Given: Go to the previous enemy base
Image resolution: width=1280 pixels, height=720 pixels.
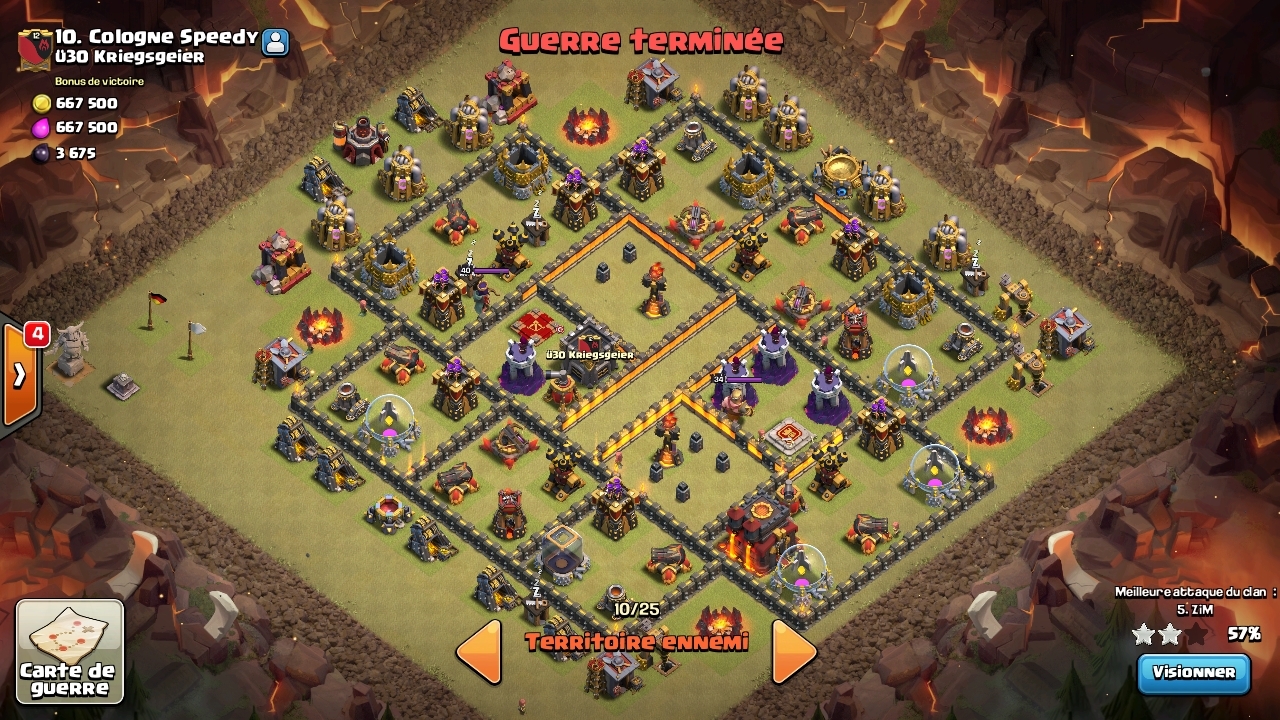Looking at the screenshot, I should tap(479, 652).
